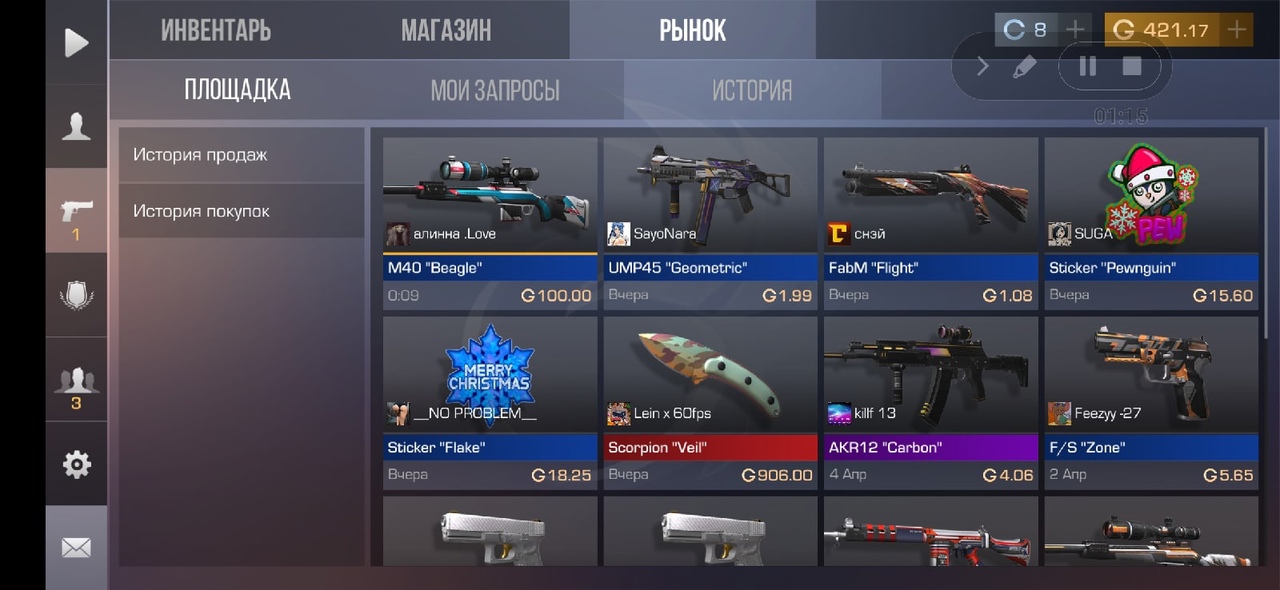This screenshot has width=1280, height=590.
Task: Open the F/S "Zone" pistol listing
Action: click(1151, 402)
